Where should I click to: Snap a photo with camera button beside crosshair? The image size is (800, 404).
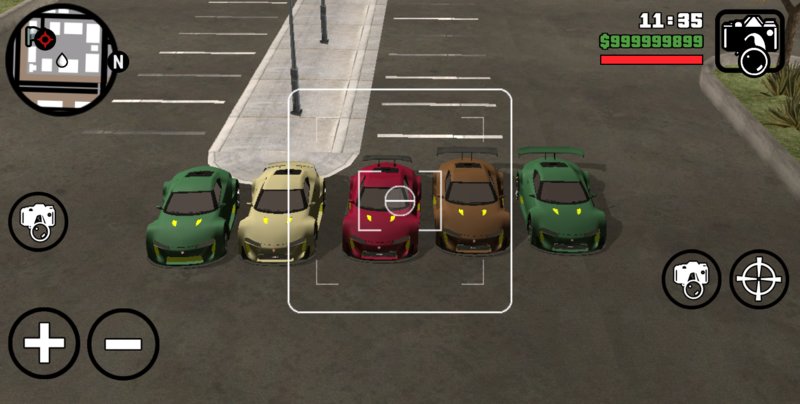(x=692, y=279)
